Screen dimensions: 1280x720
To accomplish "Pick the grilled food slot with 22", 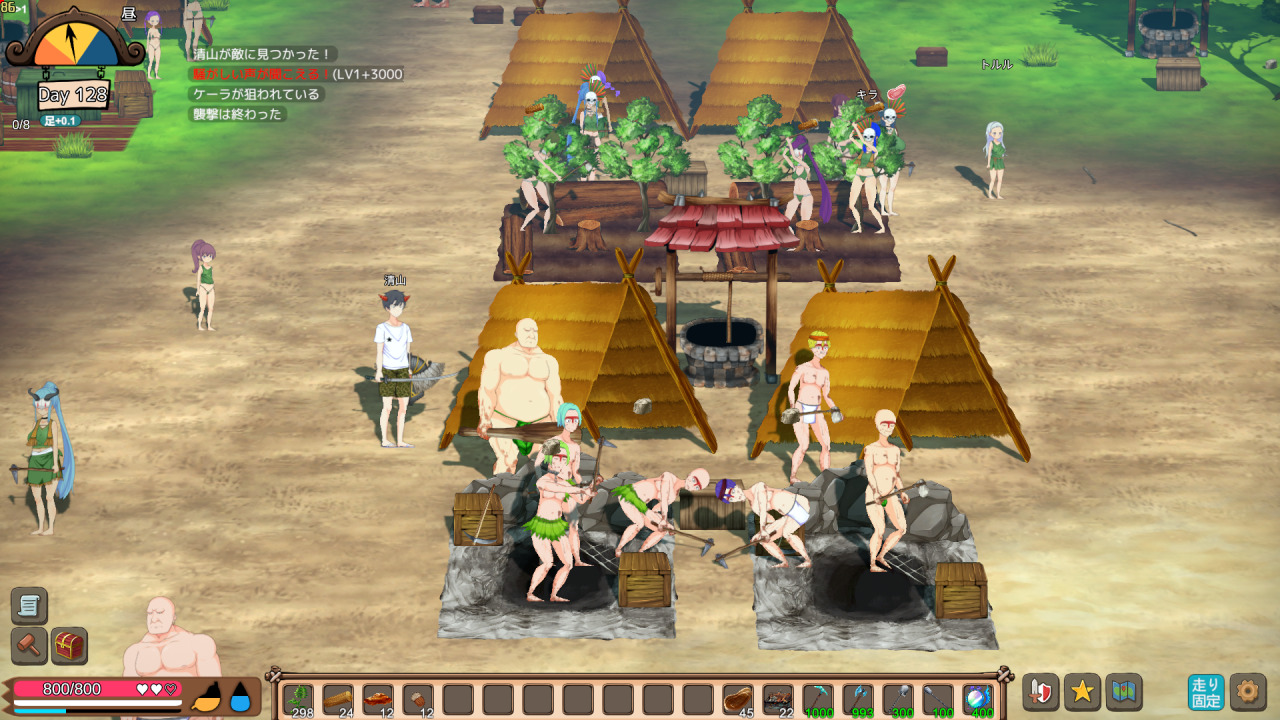I will [778, 699].
